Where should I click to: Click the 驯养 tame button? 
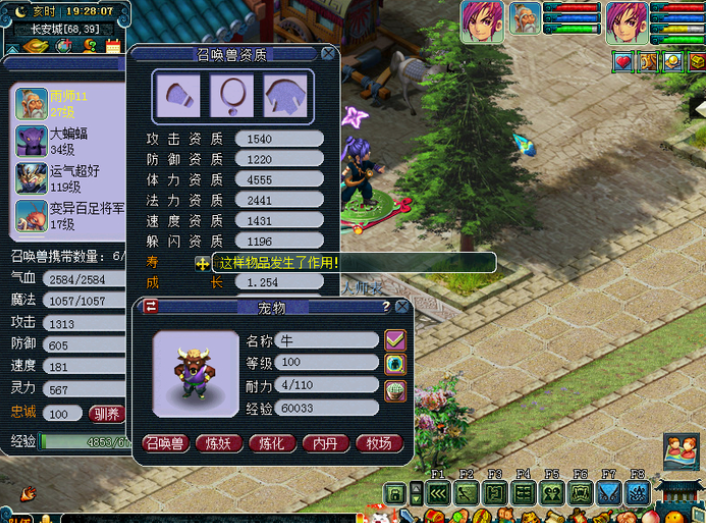tap(106, 413)
